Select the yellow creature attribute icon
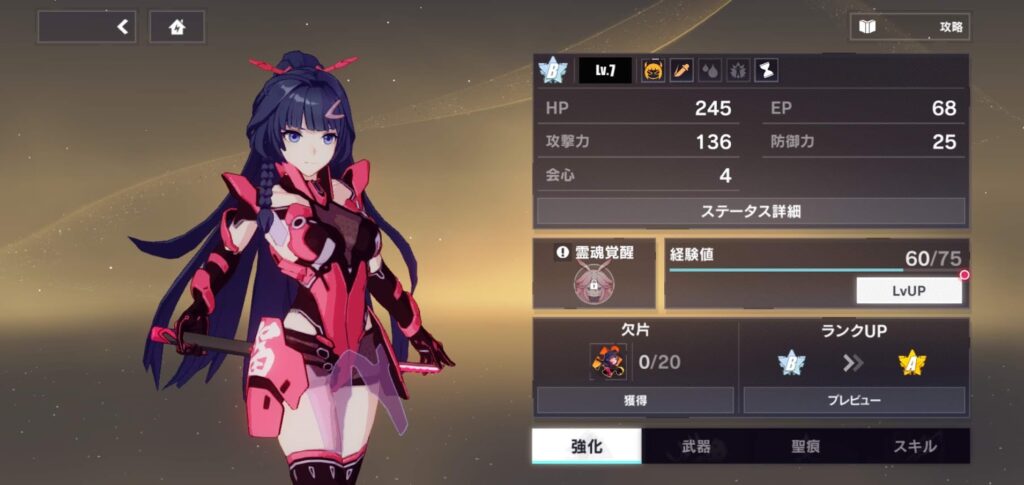Image resolution: width=1024 pixels, height=485 pixels. [x=652, y=71]
